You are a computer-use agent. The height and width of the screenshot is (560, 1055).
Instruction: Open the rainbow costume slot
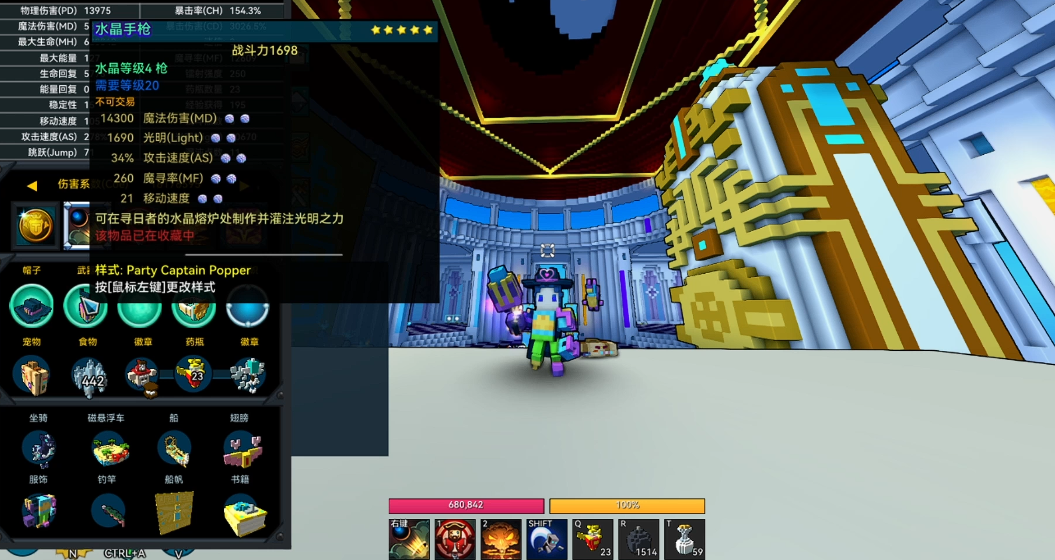(x=38, y=512)
